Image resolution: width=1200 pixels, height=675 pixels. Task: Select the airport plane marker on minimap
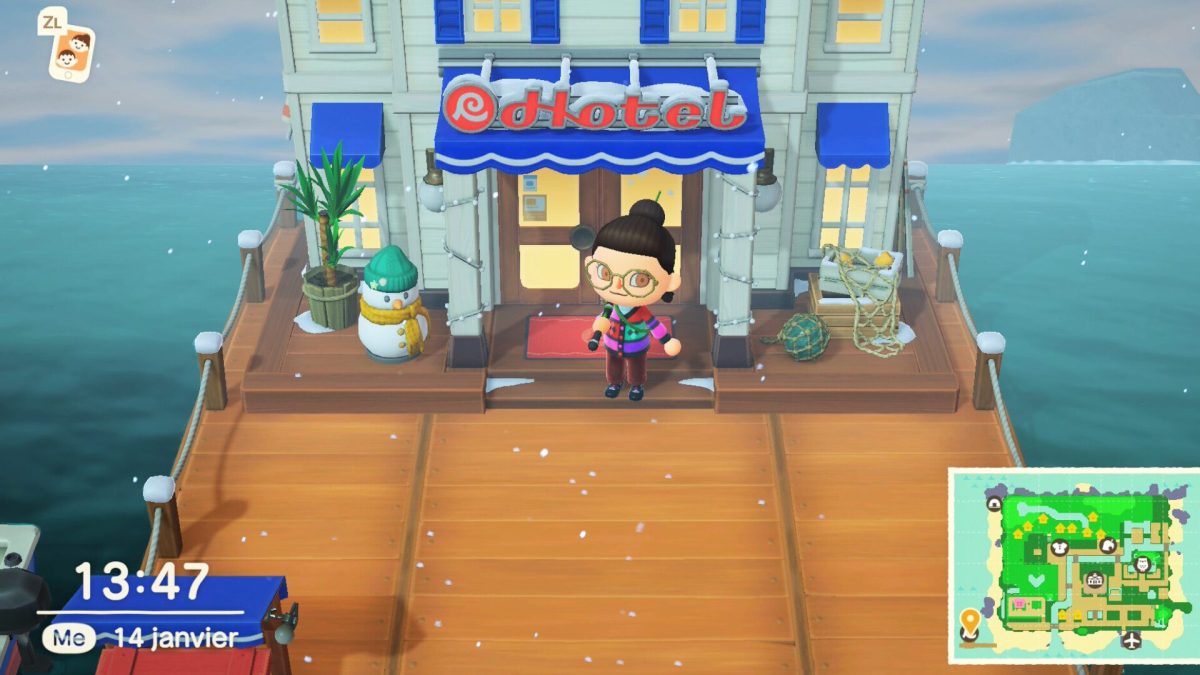[1130, 640]
